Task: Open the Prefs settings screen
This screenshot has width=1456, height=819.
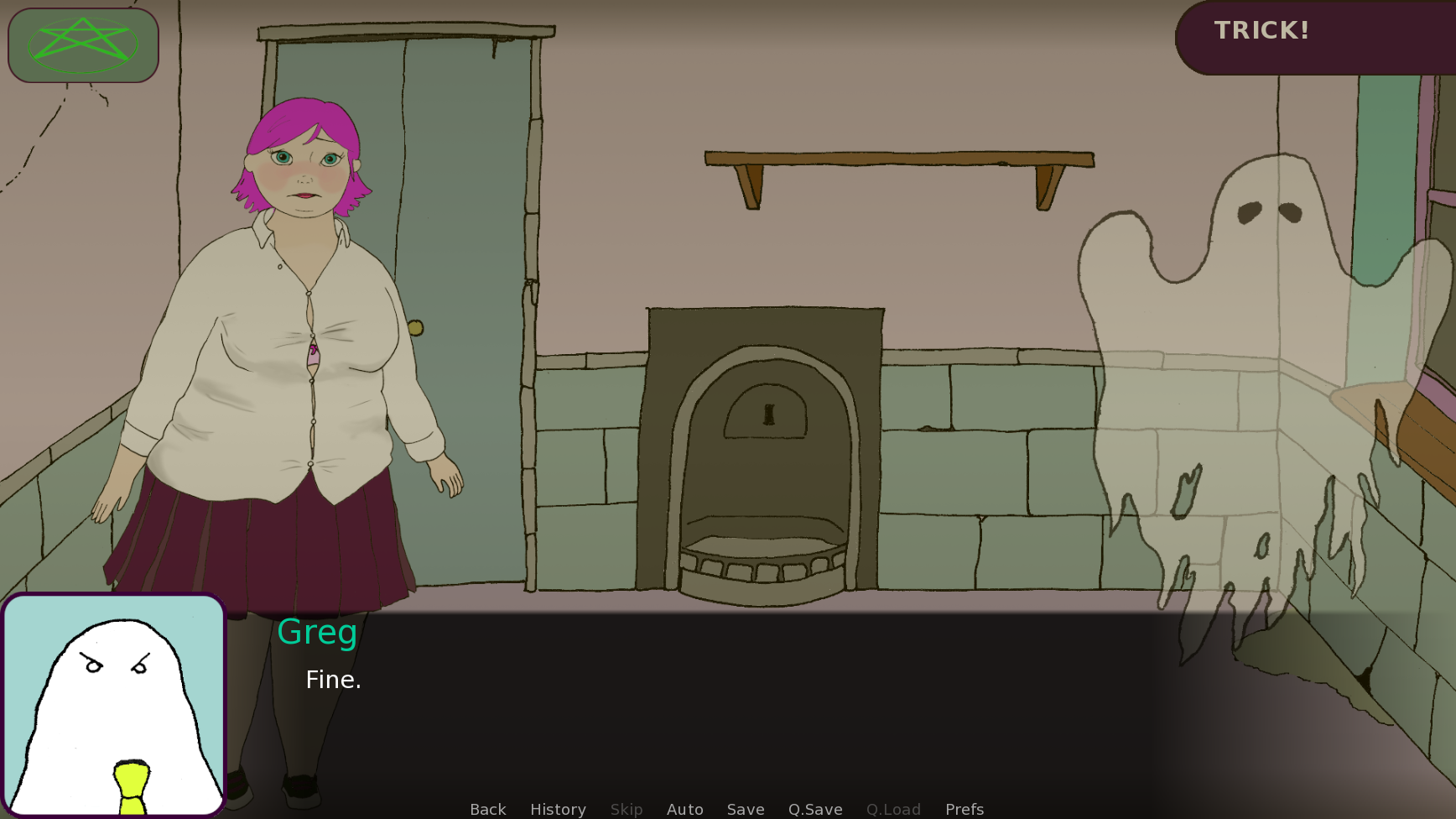Action: coord(964,809)
